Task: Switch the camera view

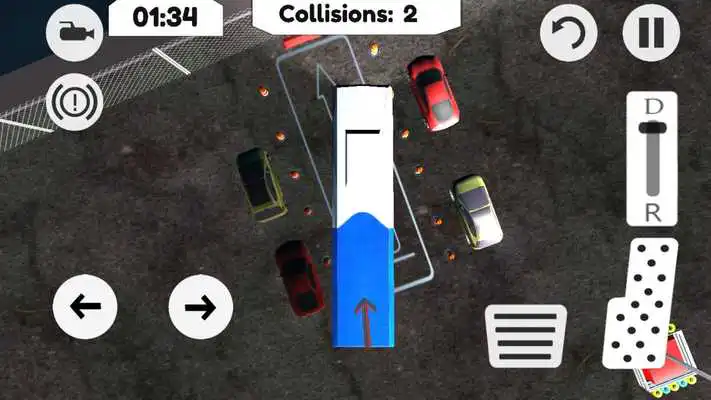Action: pos(74,33)
